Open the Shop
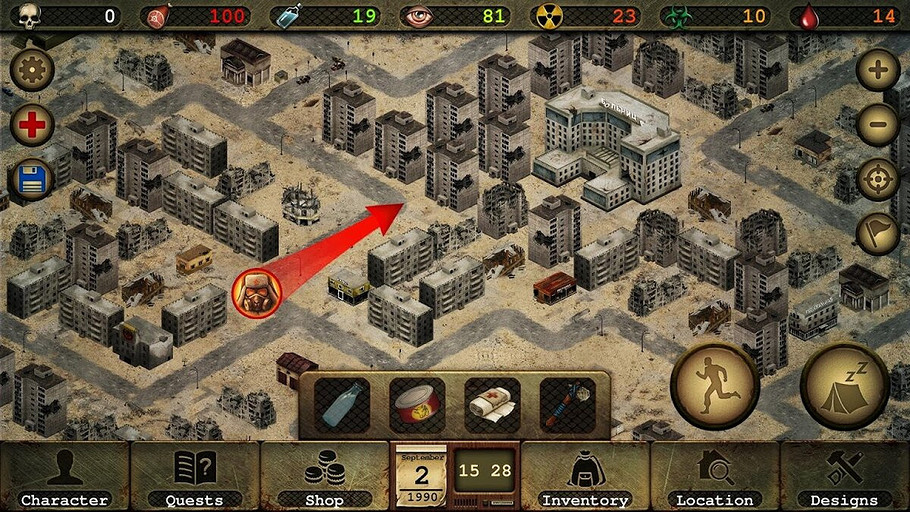This screenshot has height=512, width=910. tap(324, 477)
